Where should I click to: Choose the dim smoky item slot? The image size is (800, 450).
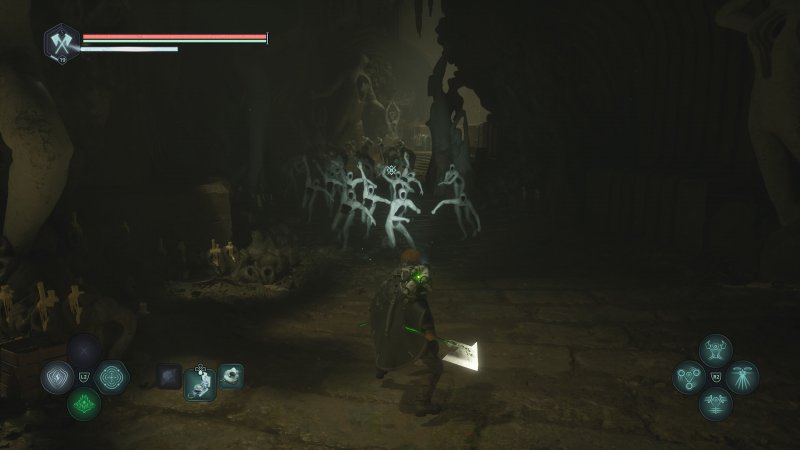point(169,376)
